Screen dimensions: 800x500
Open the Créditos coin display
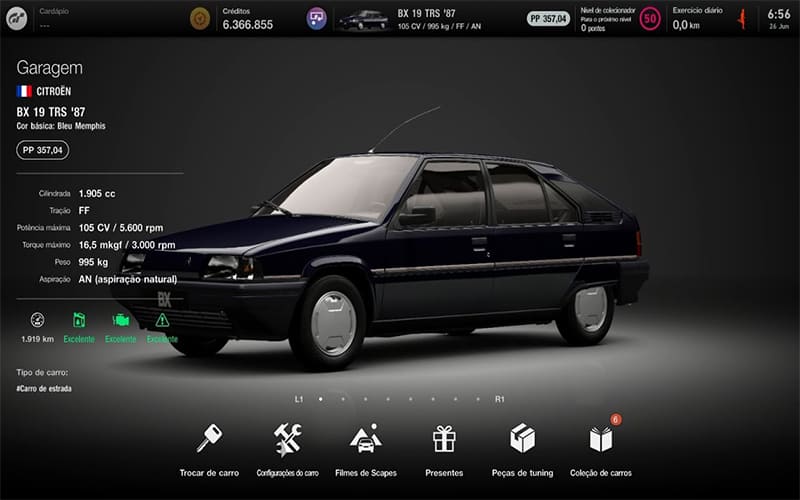[200, 19]
